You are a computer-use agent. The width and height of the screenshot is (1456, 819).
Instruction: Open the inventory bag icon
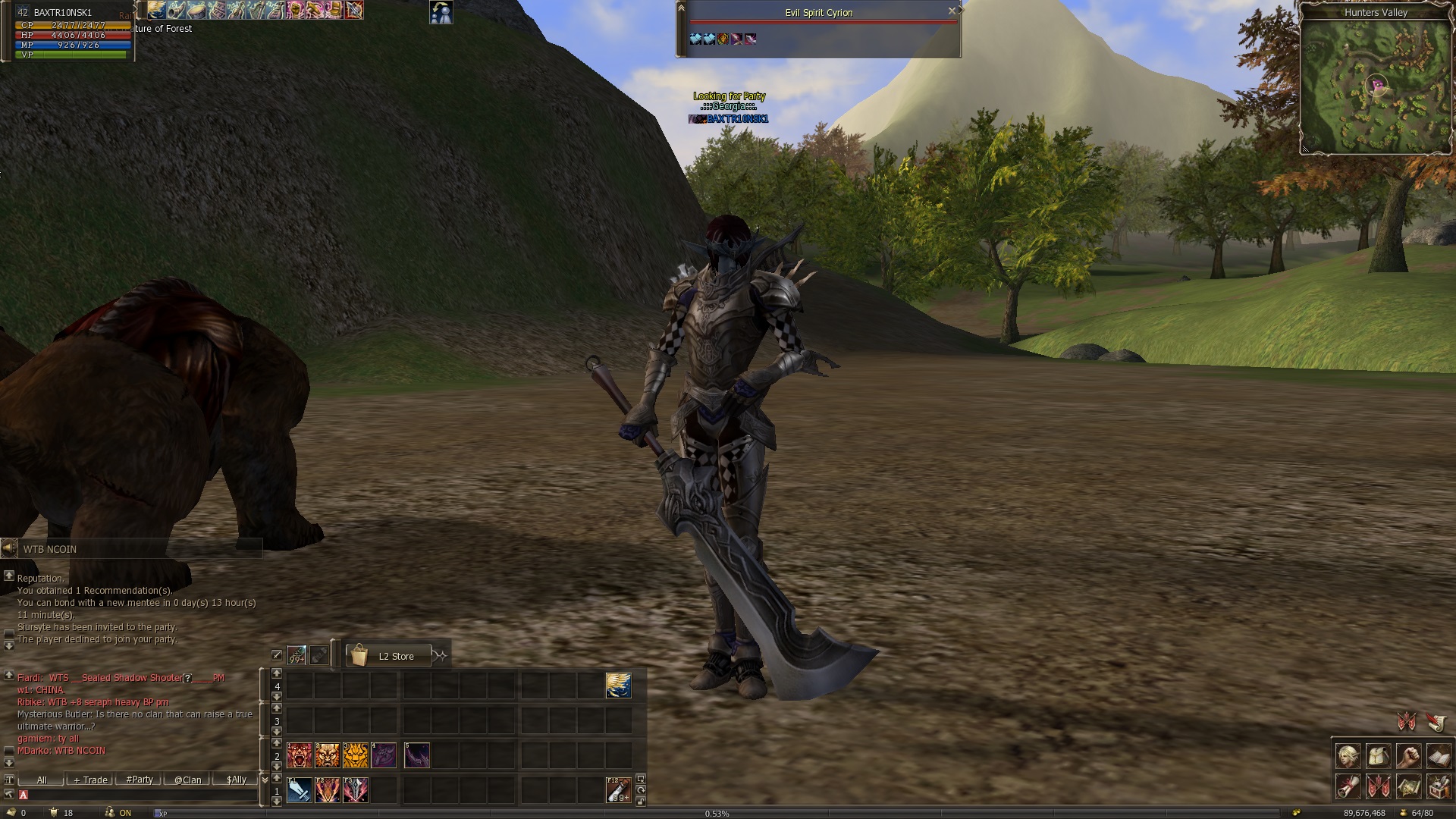(x=1379, y=757)
